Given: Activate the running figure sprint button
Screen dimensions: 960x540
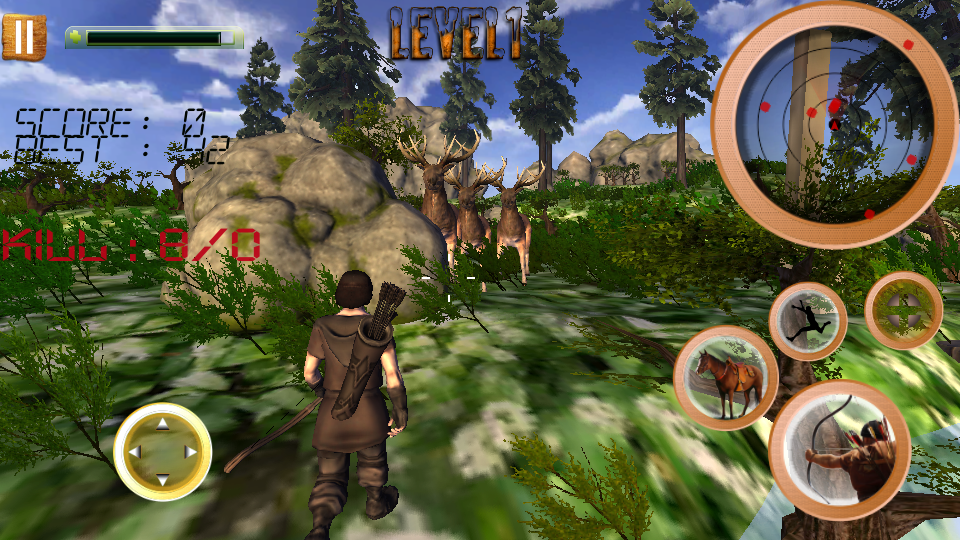Looking at the screenshot, I should (x=808, y=320).
